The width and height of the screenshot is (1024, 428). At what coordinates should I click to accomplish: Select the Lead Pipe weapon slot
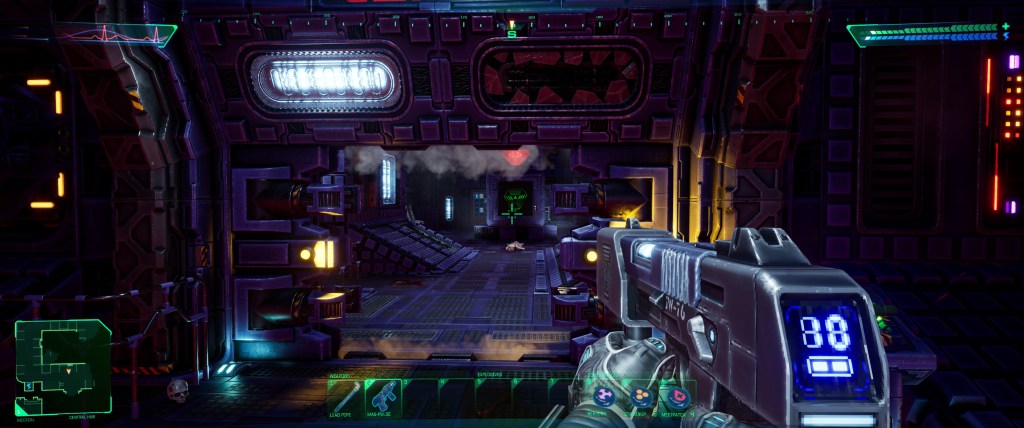pyautogui.click(x=343, y=397)
